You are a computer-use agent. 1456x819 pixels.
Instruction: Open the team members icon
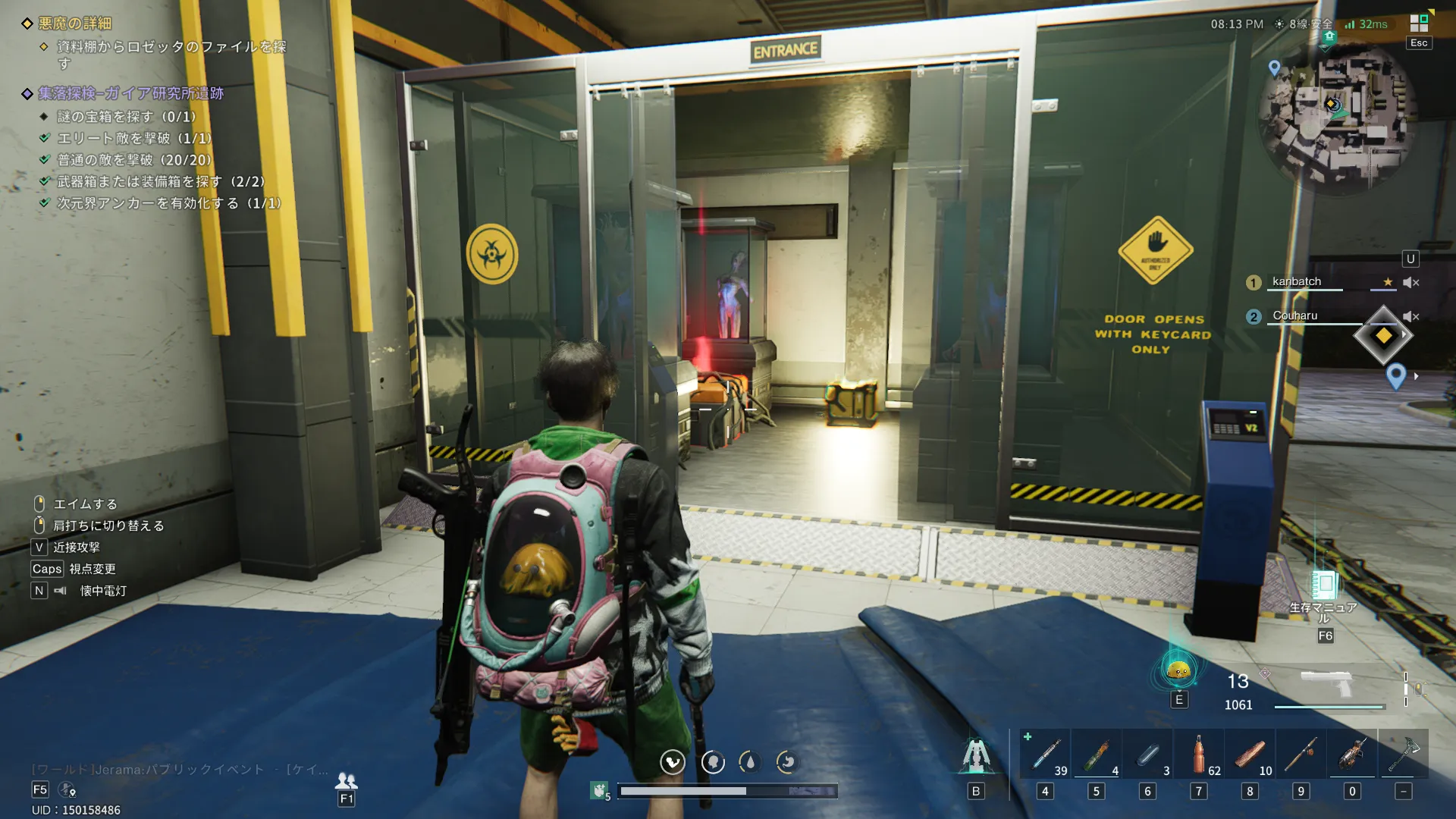coord(347,780)
